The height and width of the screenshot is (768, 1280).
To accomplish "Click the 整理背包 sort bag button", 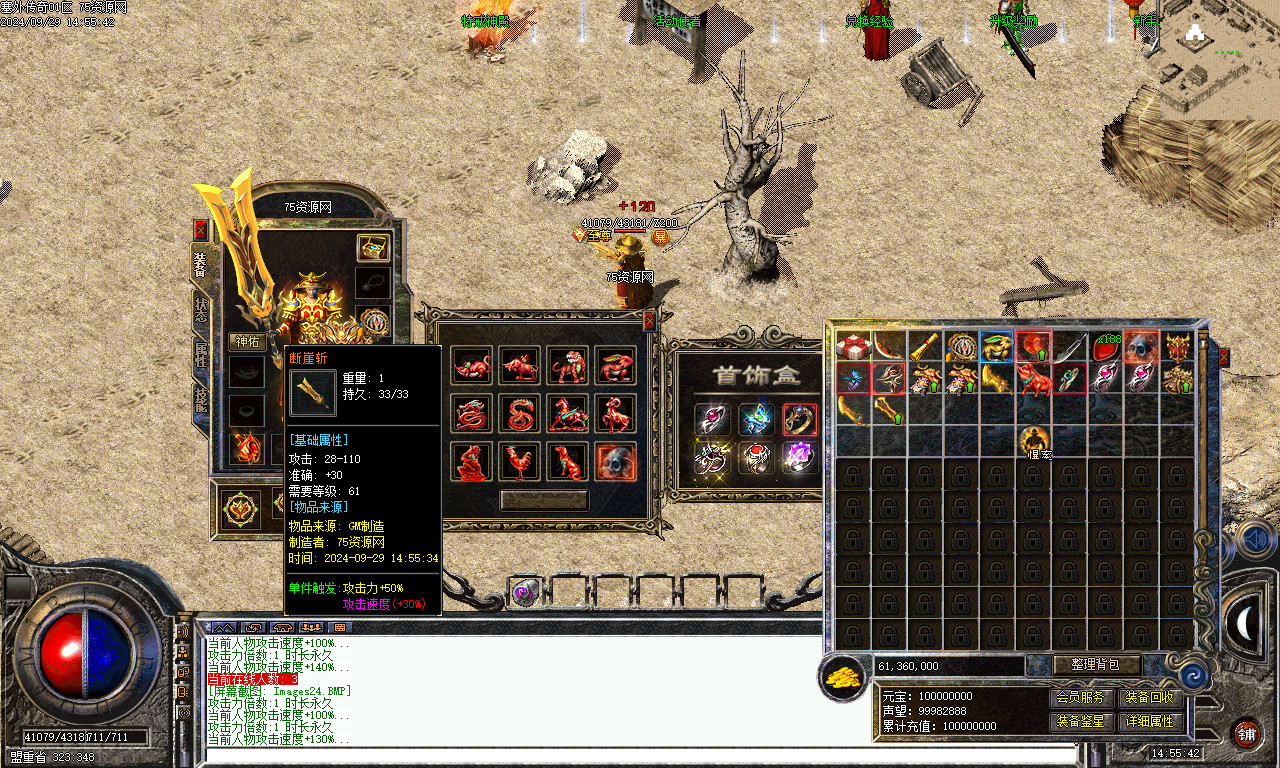I will tap(1097, 665).
